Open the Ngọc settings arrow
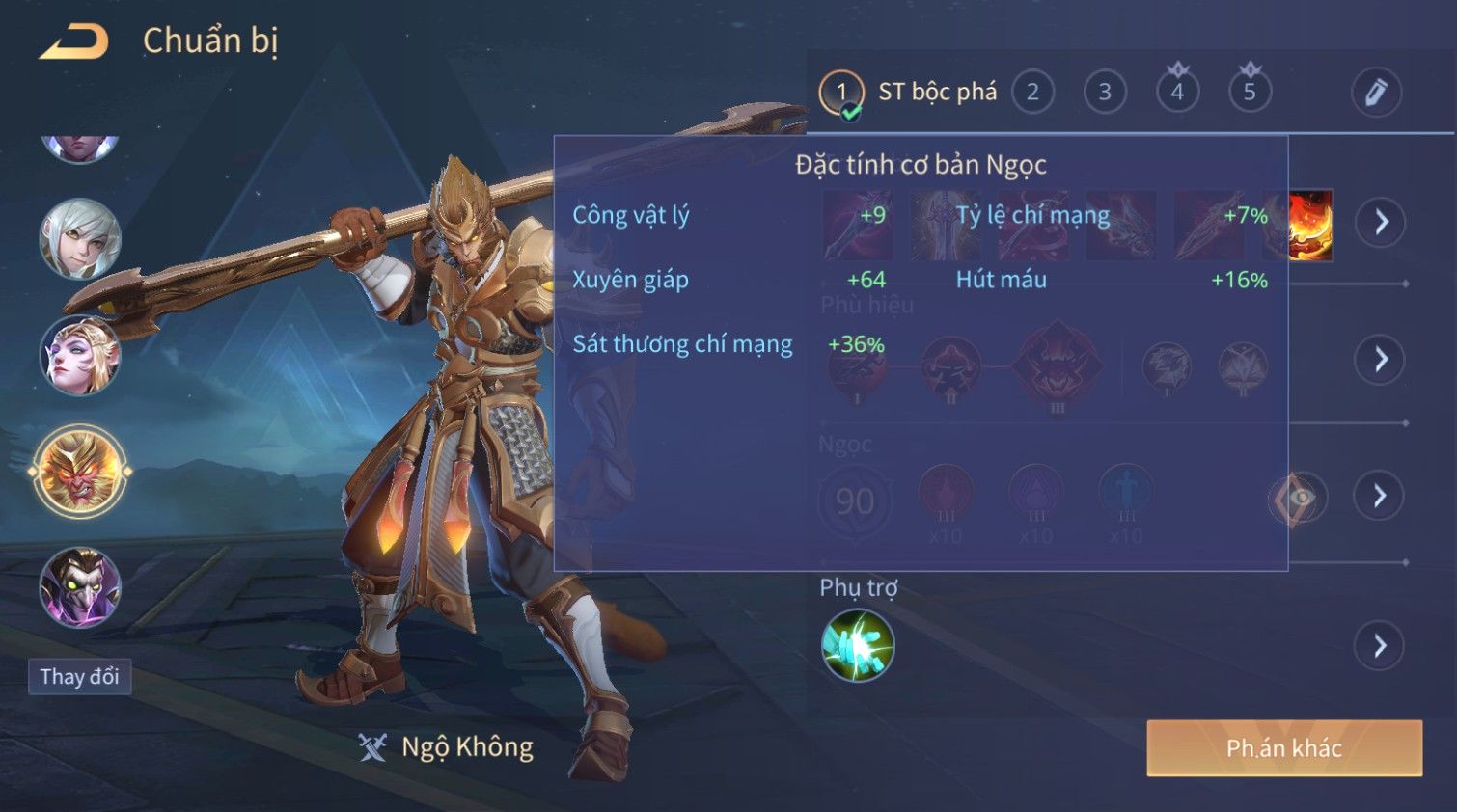 coord(1380,497)
